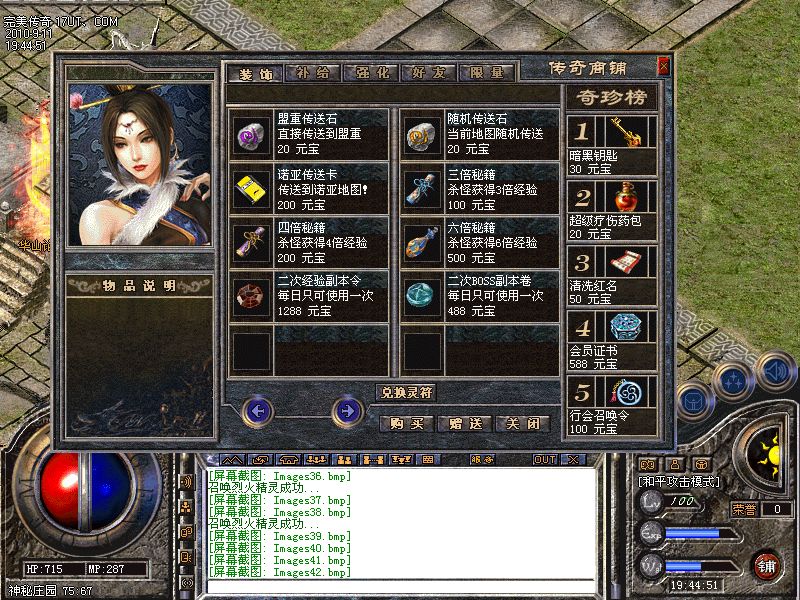Choose the 六倍秘籍 item
The height and width of the screenshot is (600, 800).
pos(421,241)
